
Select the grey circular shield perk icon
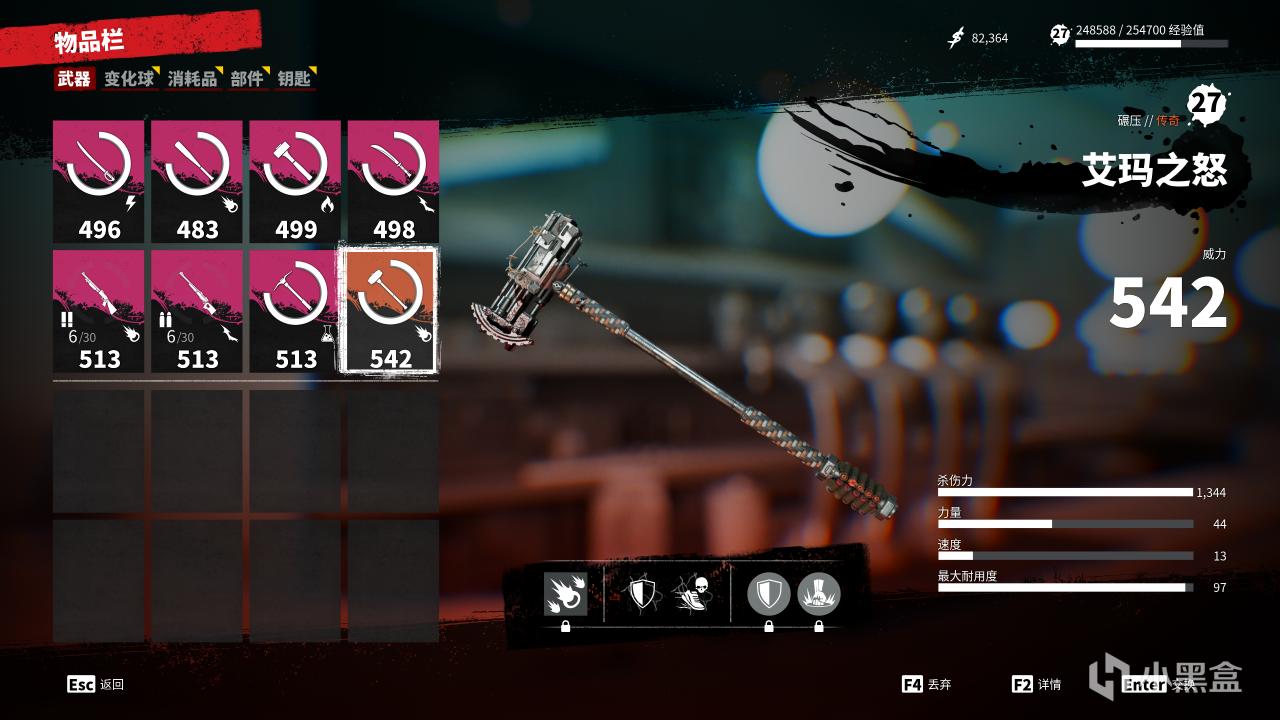(768, 594)
